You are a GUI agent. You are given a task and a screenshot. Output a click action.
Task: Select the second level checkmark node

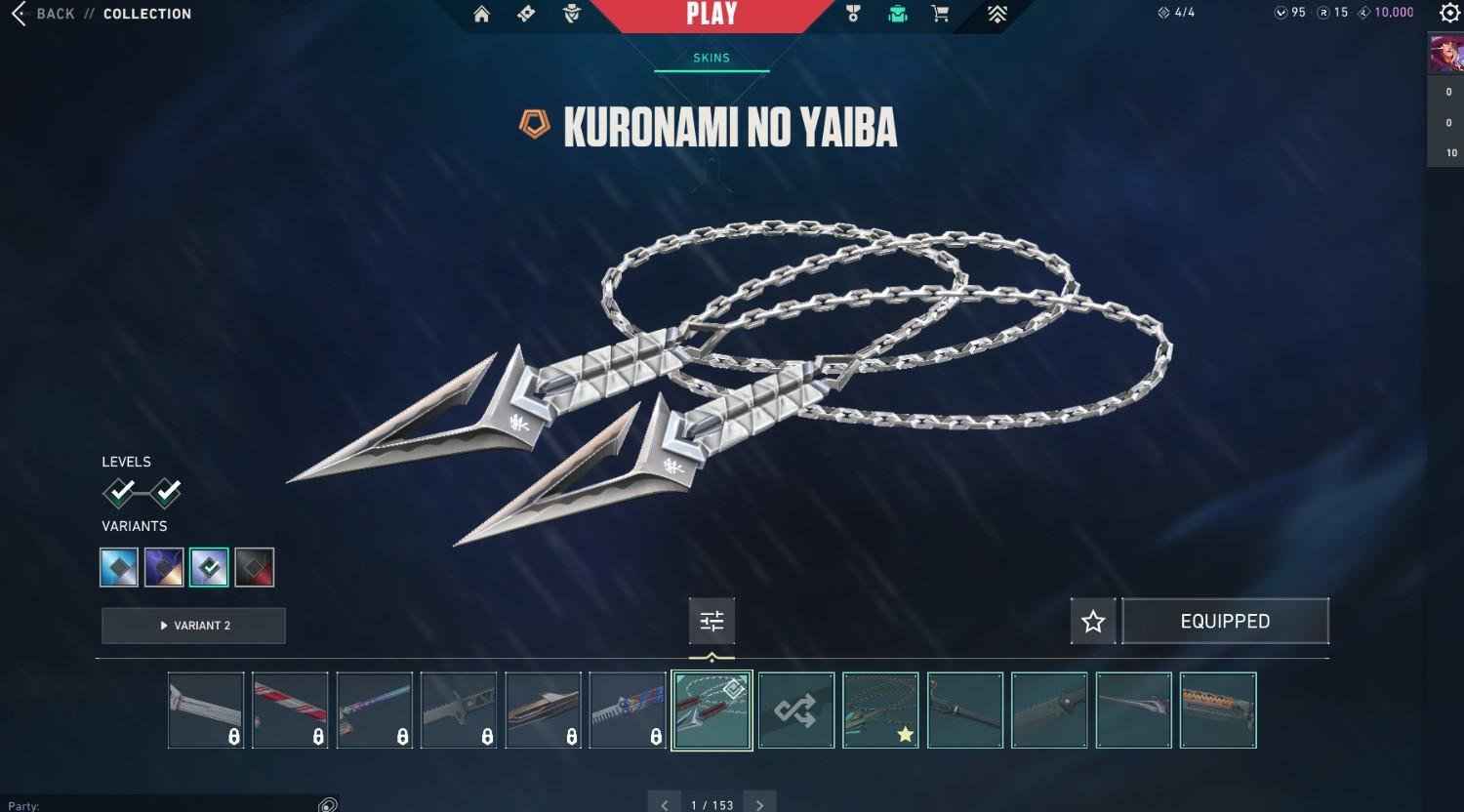168,493
